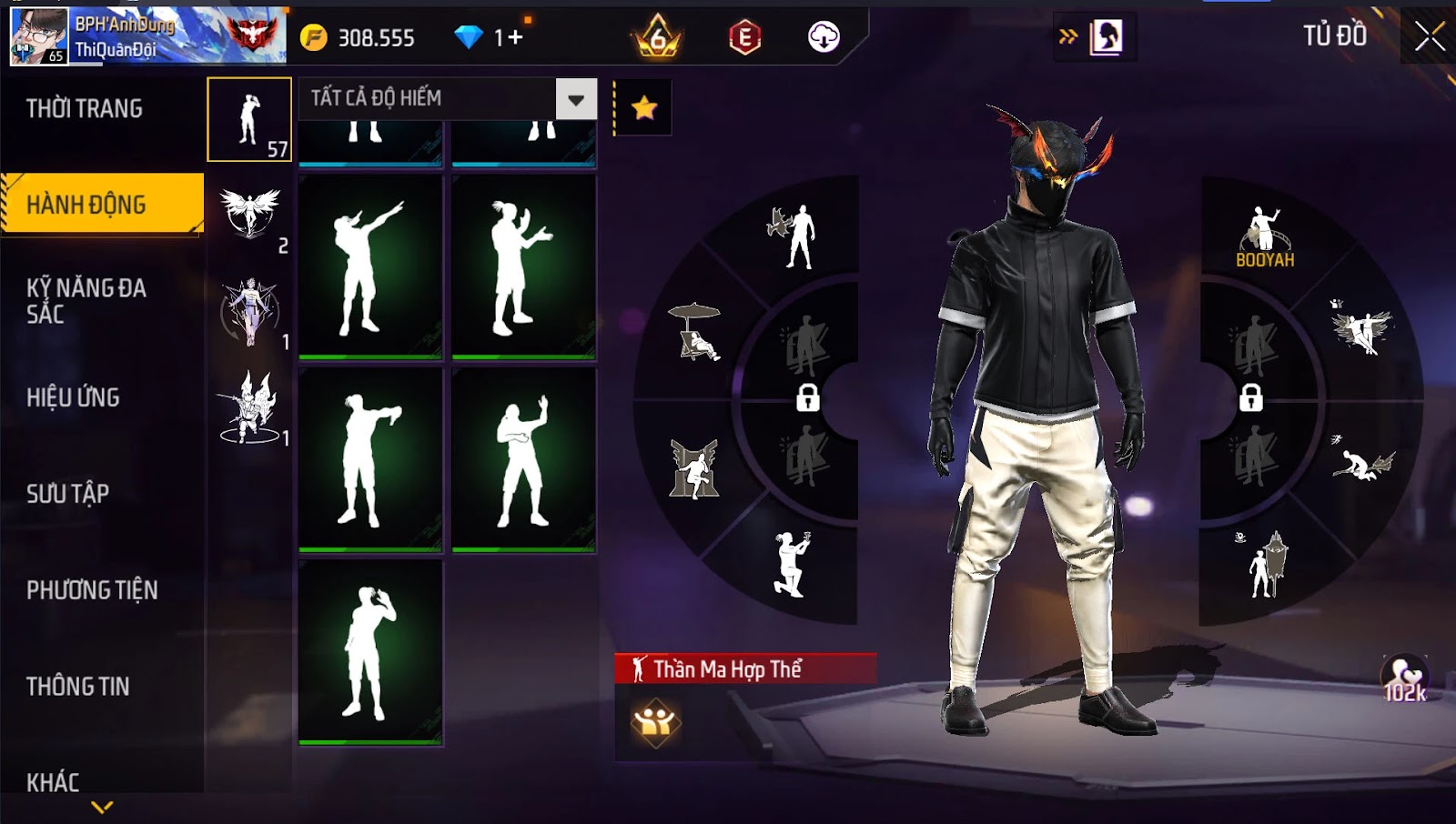Click the gold coin balance icon

314,38
